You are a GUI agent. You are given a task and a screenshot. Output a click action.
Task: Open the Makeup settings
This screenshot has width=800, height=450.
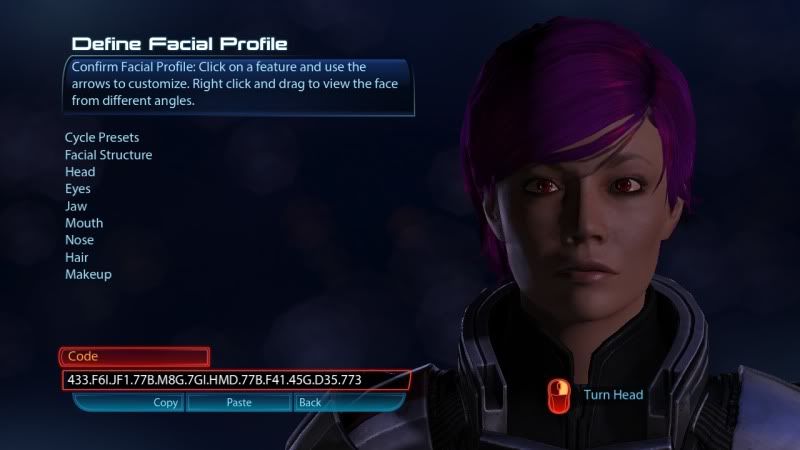[88, 274]
